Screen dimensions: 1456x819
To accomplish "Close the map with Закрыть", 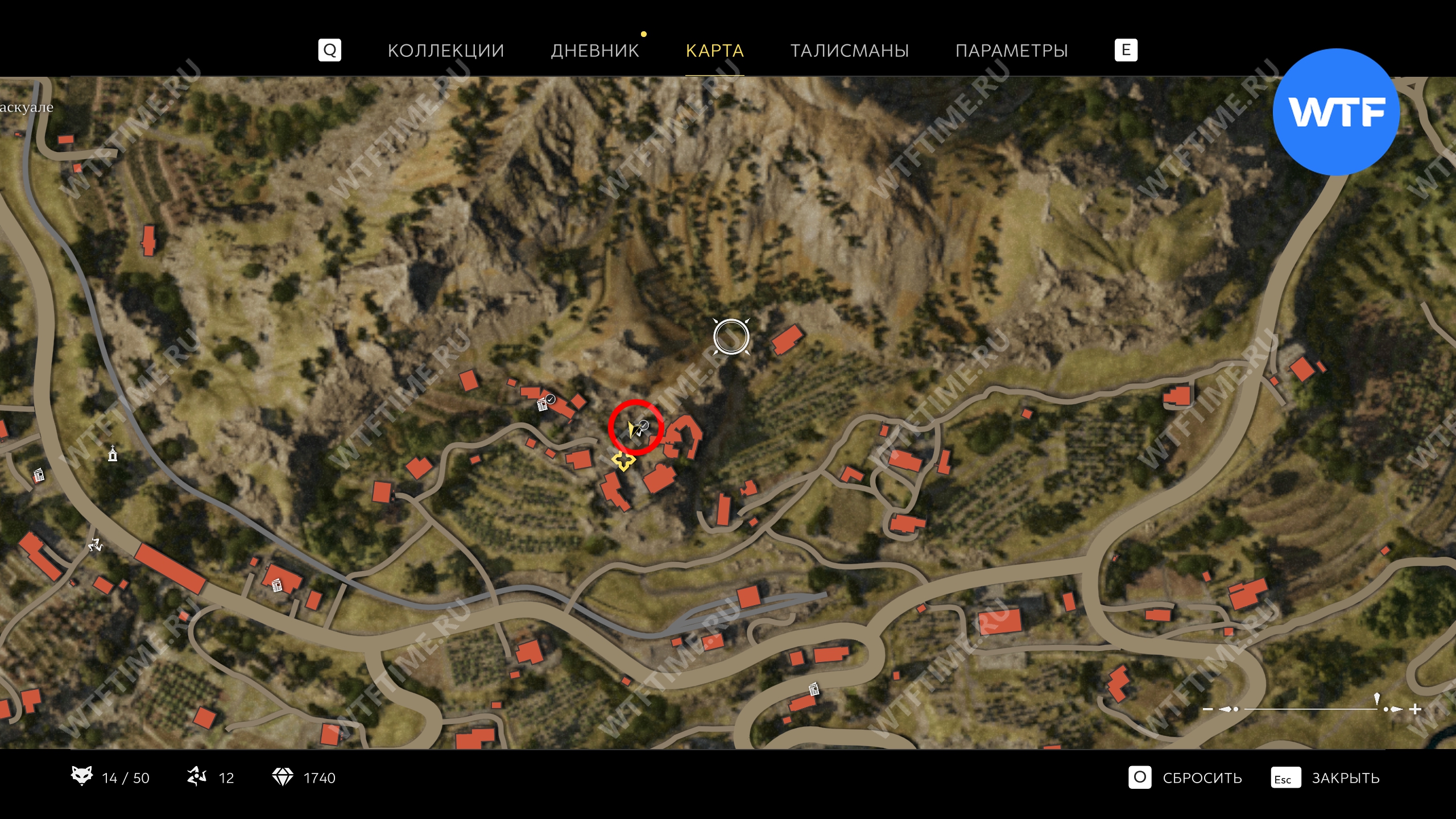I will coord(1345,777).
